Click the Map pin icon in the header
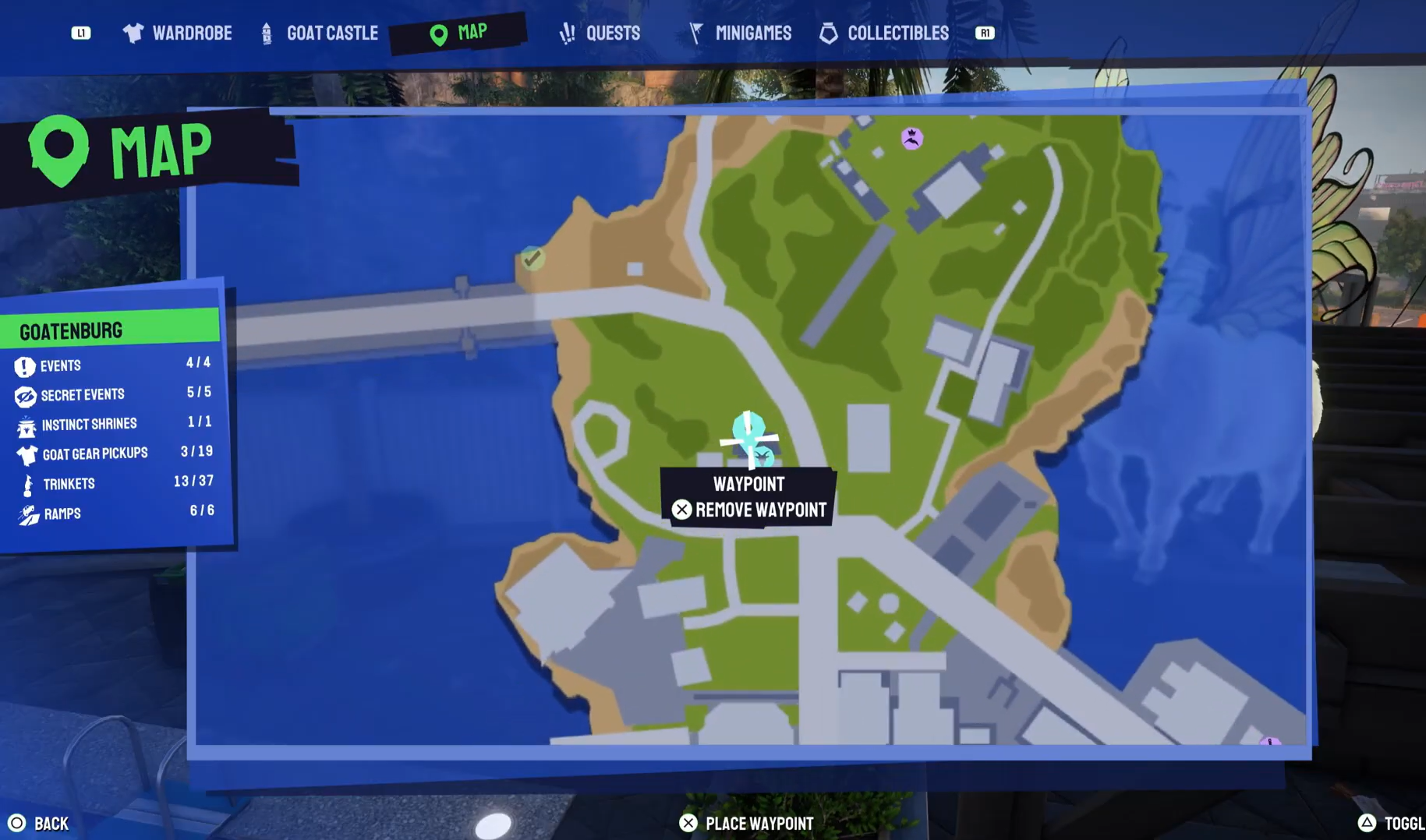Viewport: 1426px width, 840px height. click(437, 33)
